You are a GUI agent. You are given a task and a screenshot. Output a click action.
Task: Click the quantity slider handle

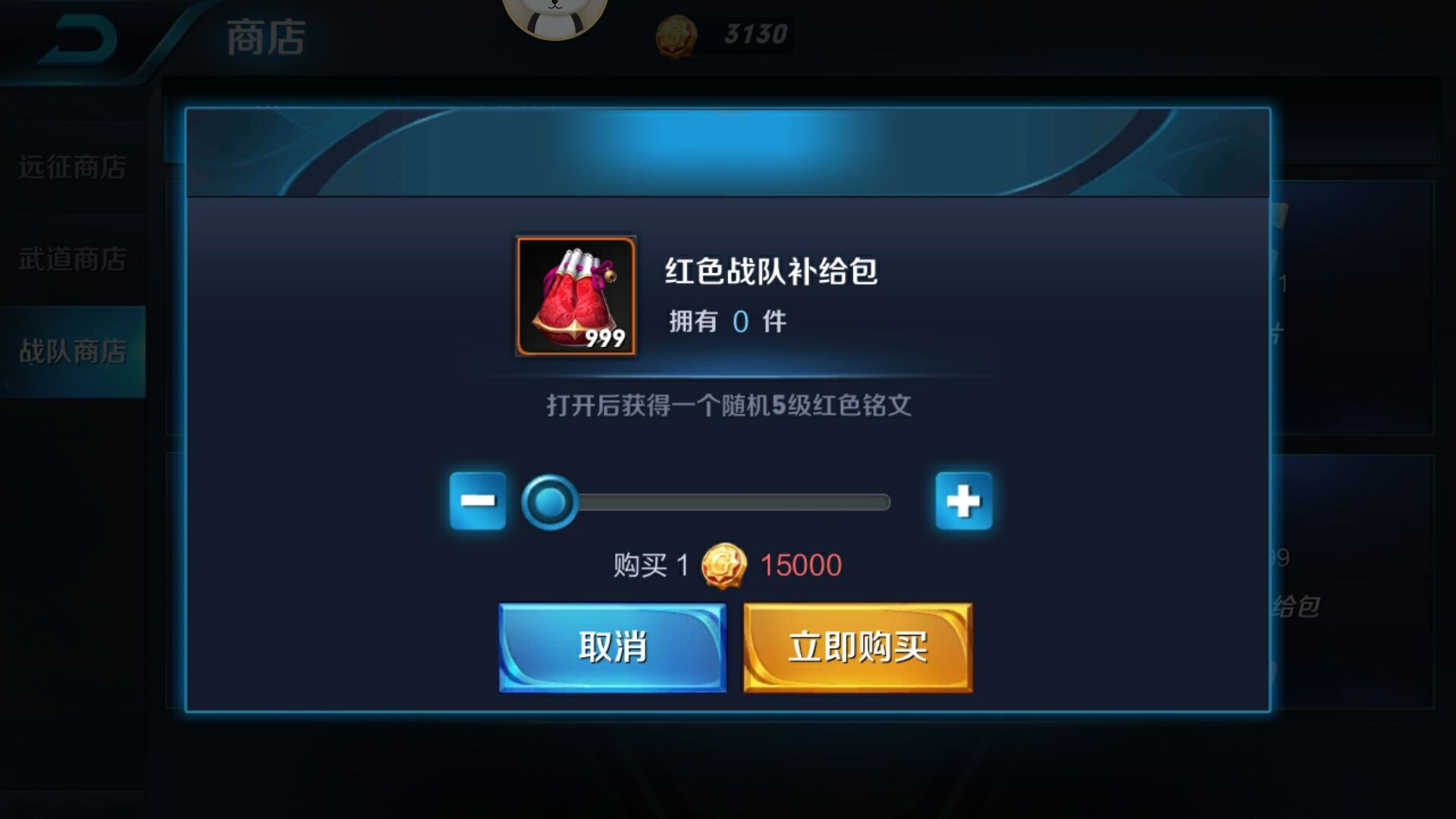551,500
